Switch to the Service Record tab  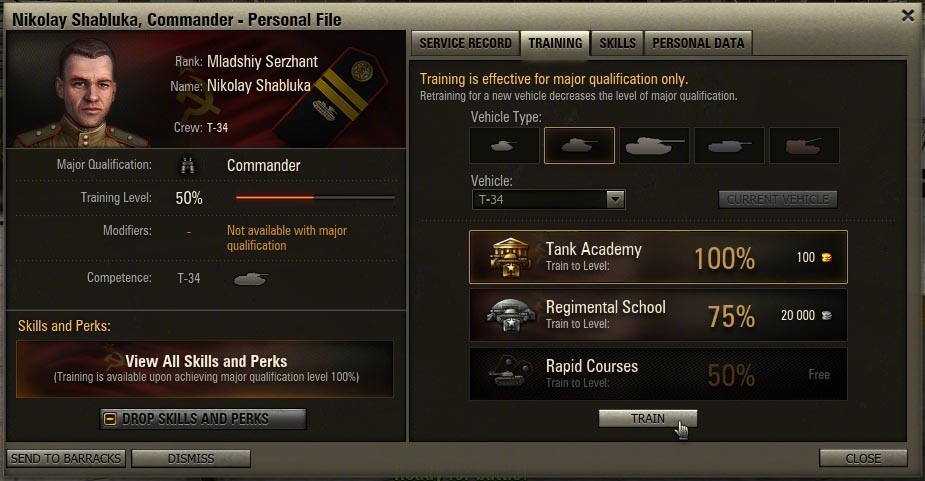(465, 43)
